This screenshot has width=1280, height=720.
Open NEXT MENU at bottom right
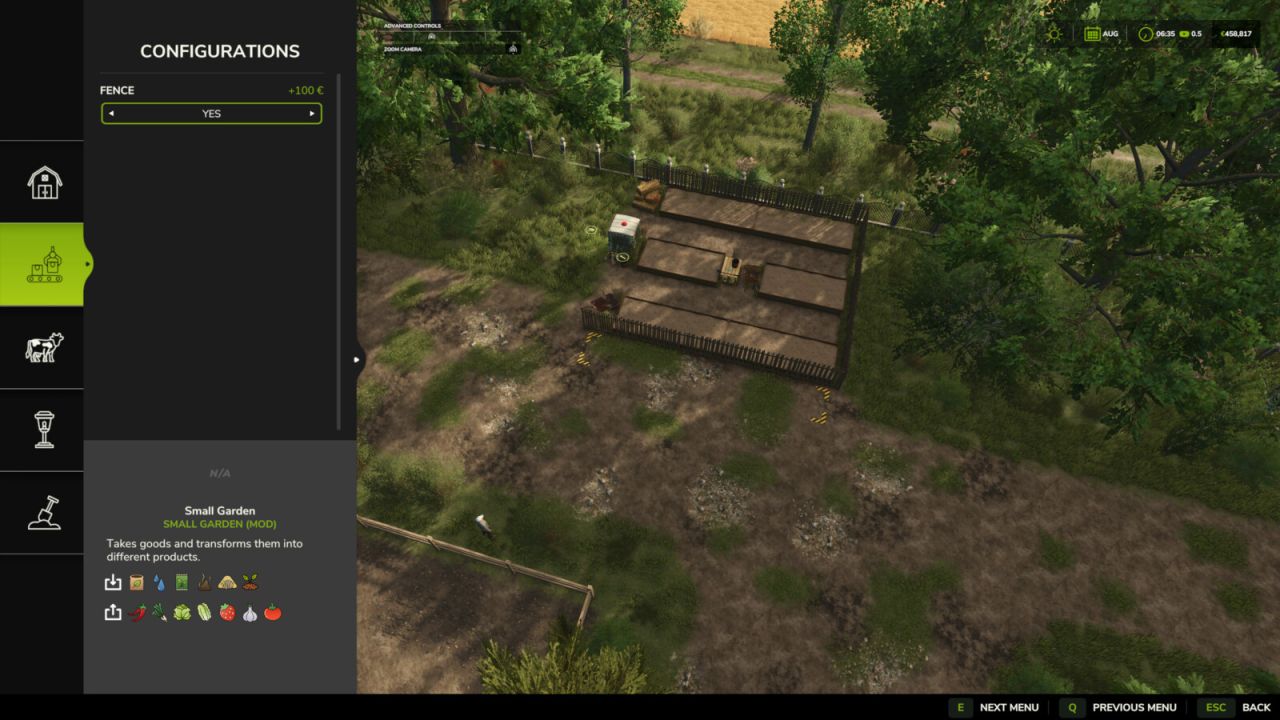tap(1009, 707)
